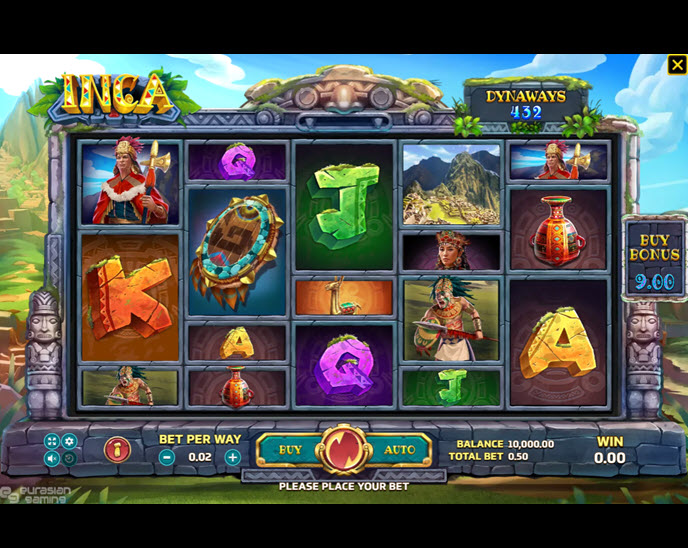Increase bet per way with plus
The width and height of the screenshot is (688, 548).
232,457
